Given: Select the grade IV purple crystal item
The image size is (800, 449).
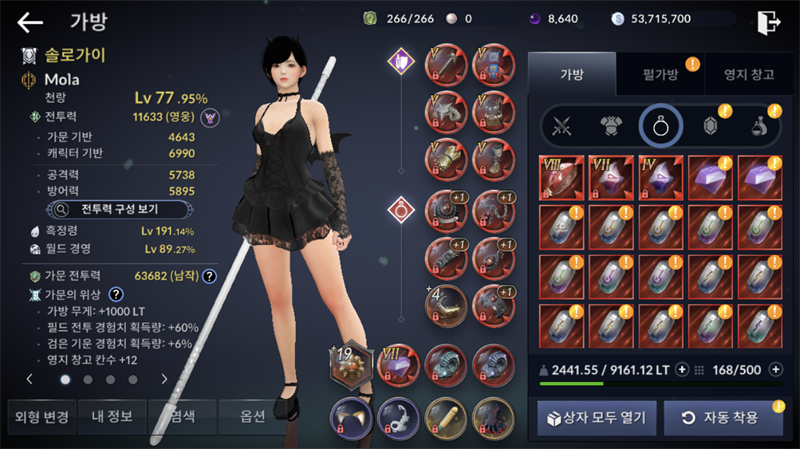Looking at the screenshot, I should click(660, 177).
